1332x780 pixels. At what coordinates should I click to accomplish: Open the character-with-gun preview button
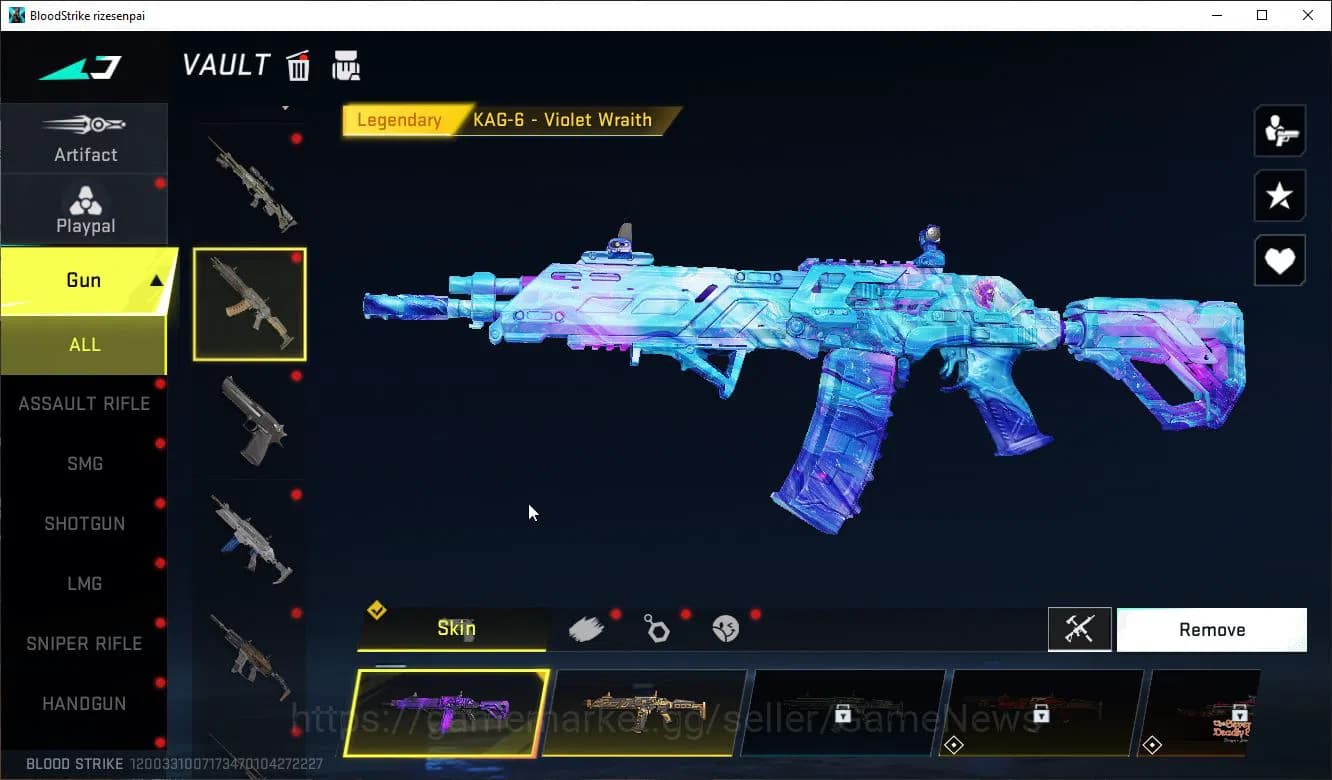pyautogui.click(x=1279, y=131)
